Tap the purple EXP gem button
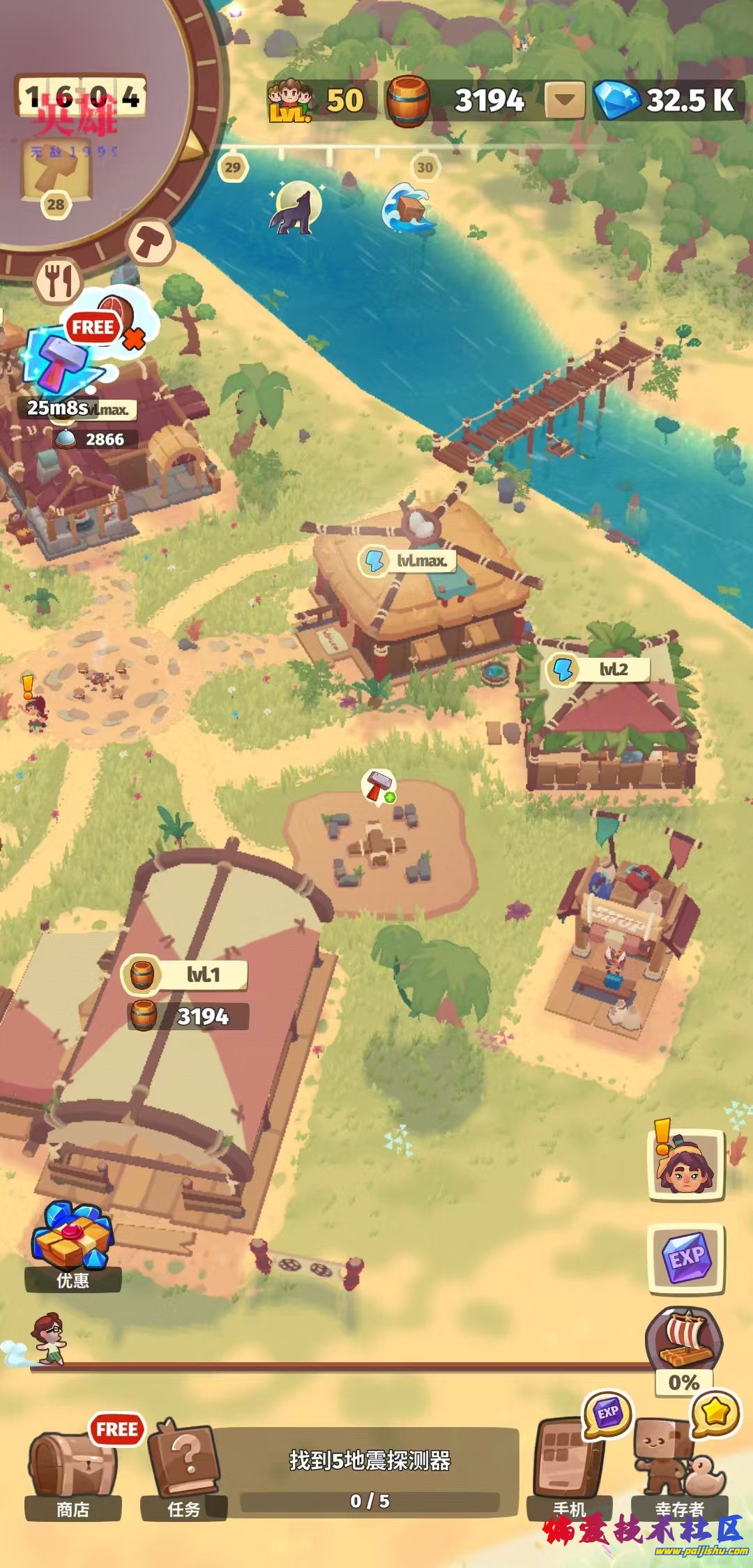 click(686, 1258)
